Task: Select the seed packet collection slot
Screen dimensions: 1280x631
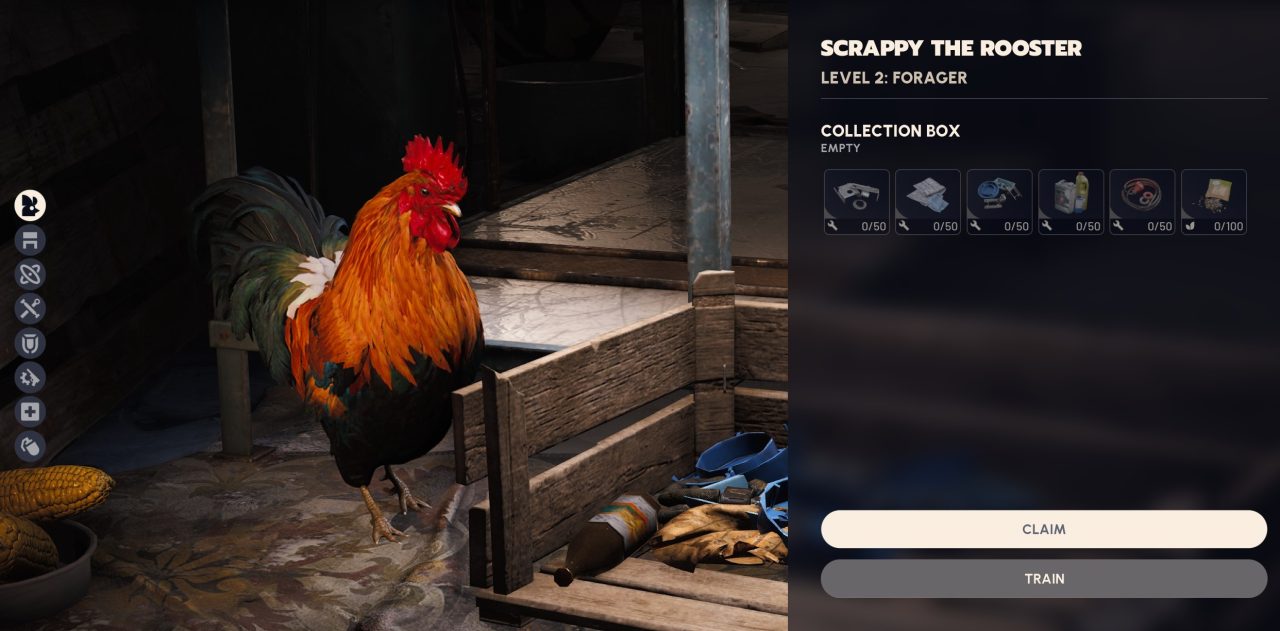Action: [1214, 202]
